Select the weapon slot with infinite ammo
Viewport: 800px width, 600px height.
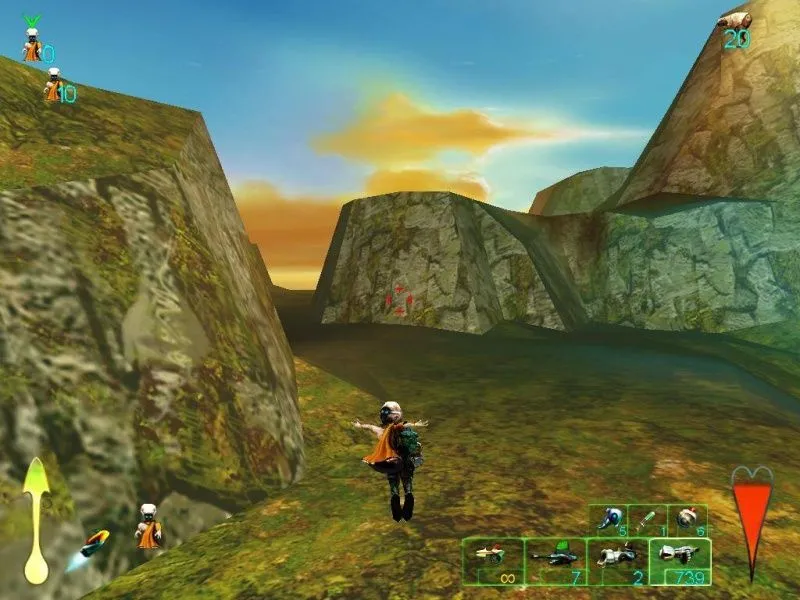pos(493,560)
